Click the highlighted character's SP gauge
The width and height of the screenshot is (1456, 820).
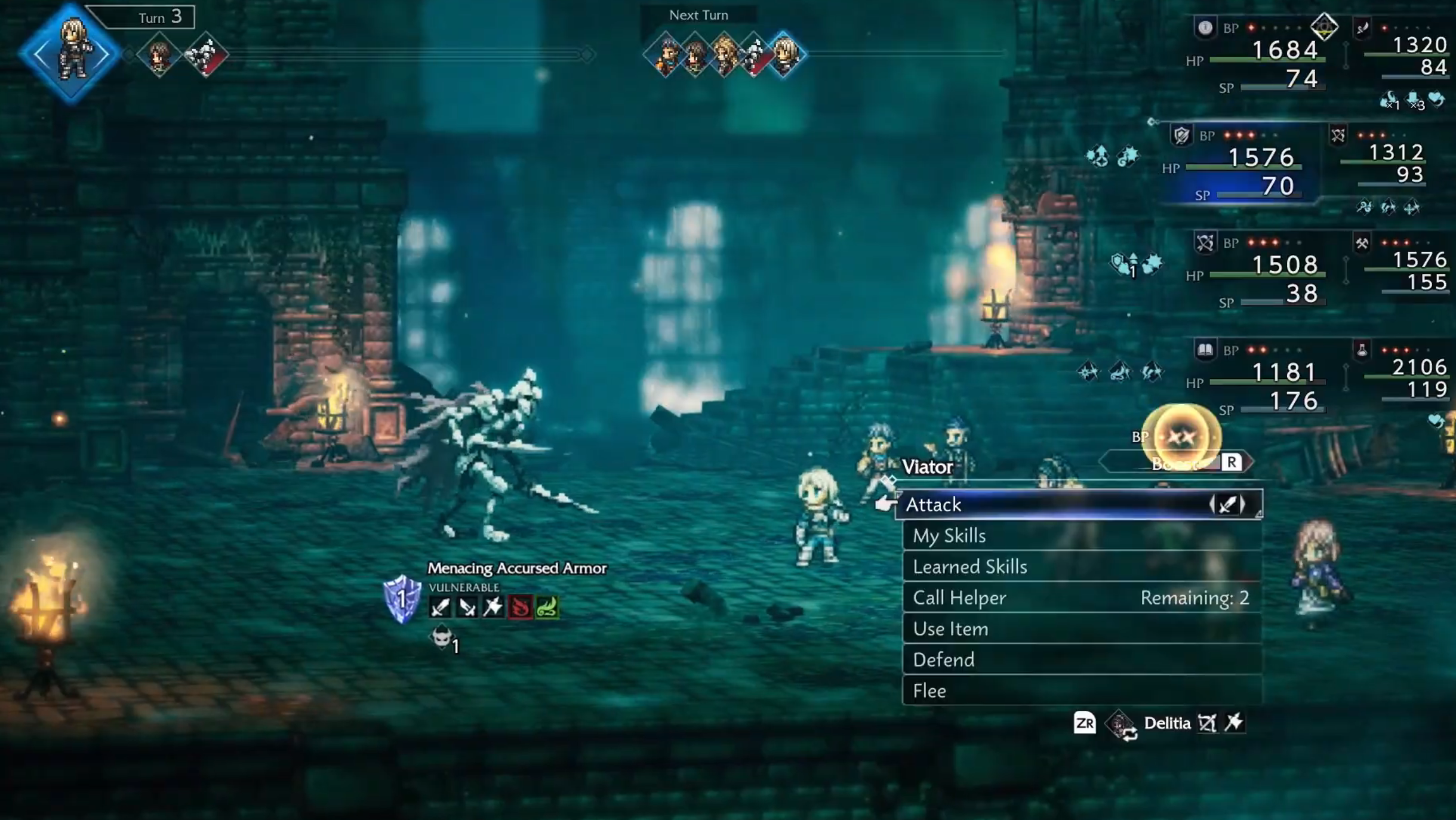1260,195
